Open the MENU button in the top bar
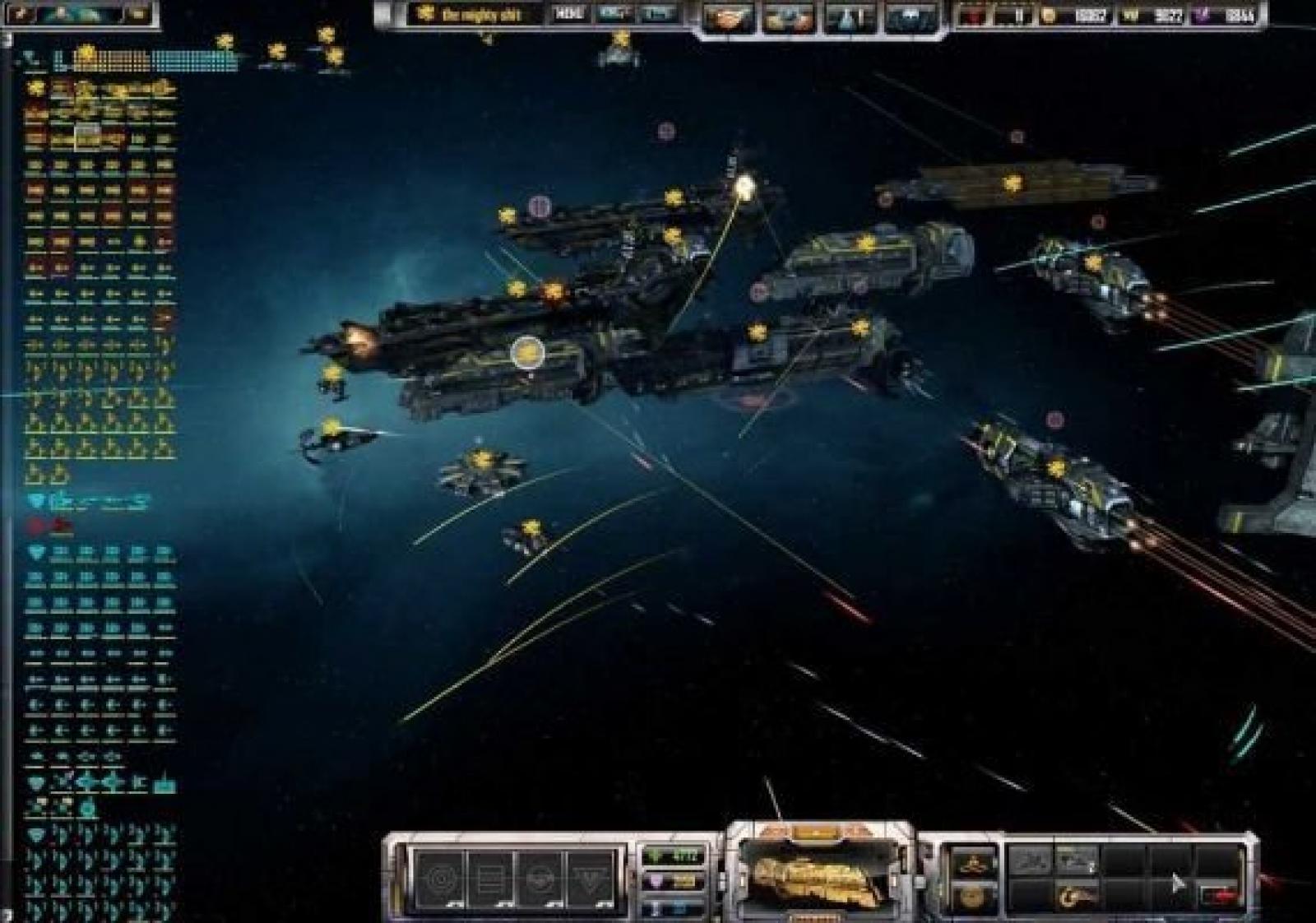This screenshot has height=923, width=1316. [x=568, y=14]
